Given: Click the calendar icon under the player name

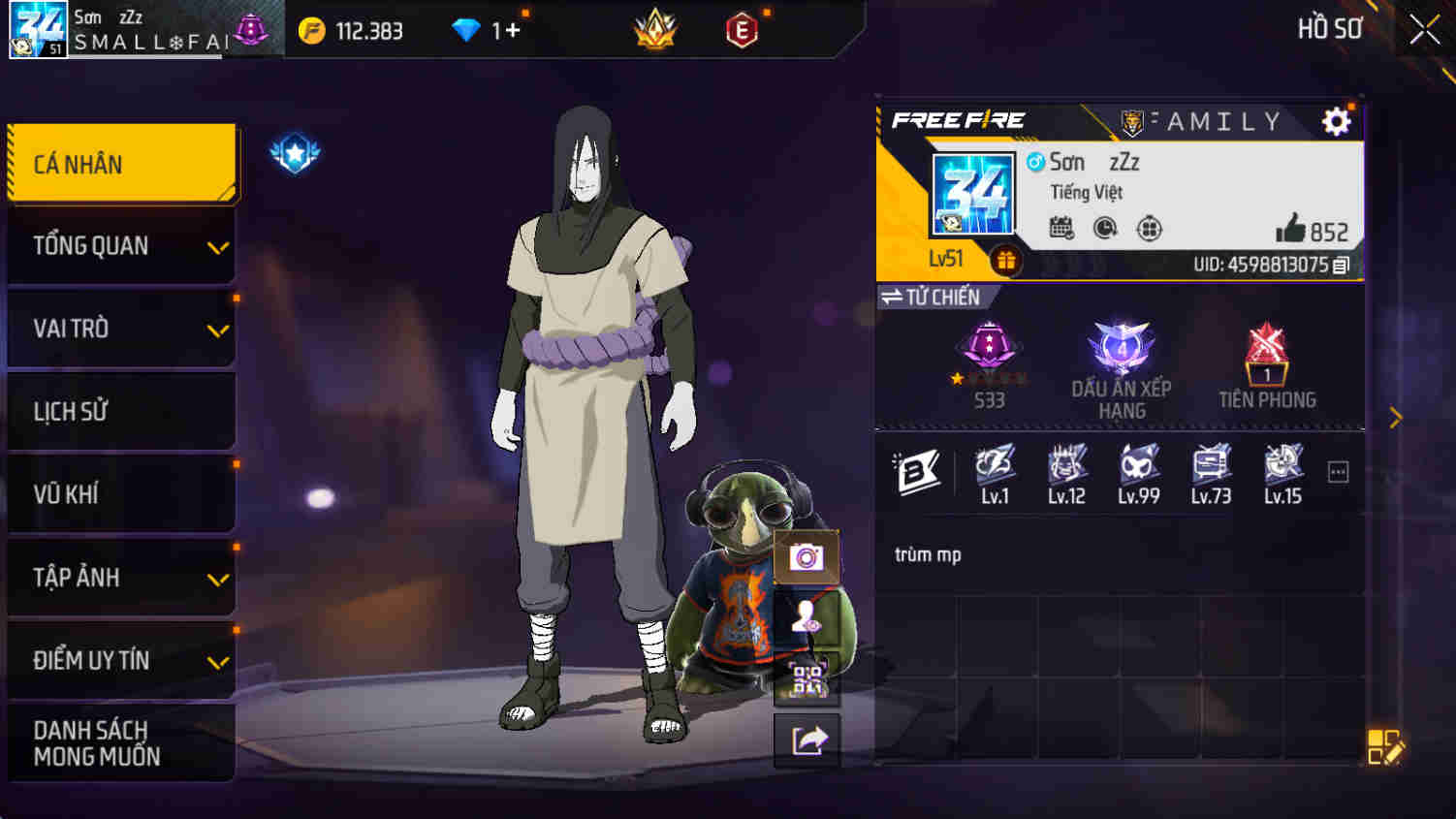Looking at the screenshot, I should [x=1063, y=225].
